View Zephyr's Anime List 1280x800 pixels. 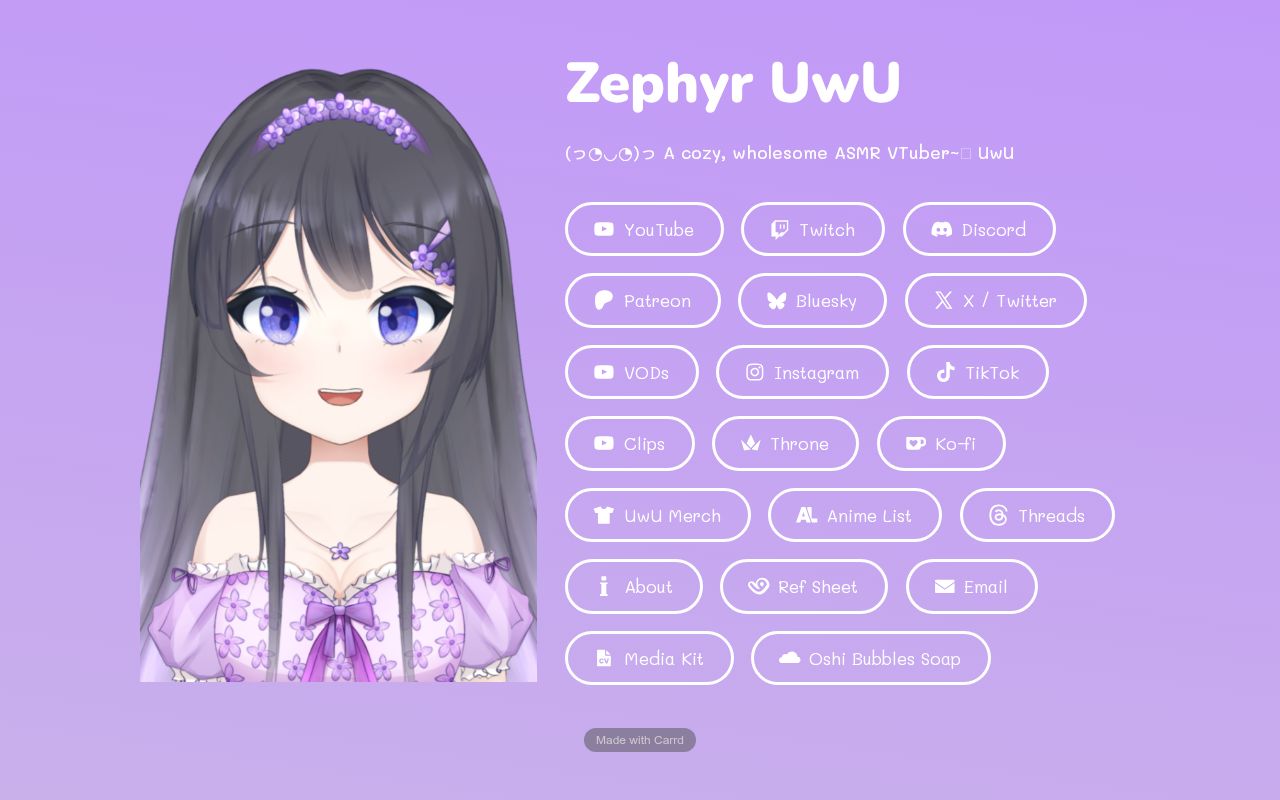[855, 515]
